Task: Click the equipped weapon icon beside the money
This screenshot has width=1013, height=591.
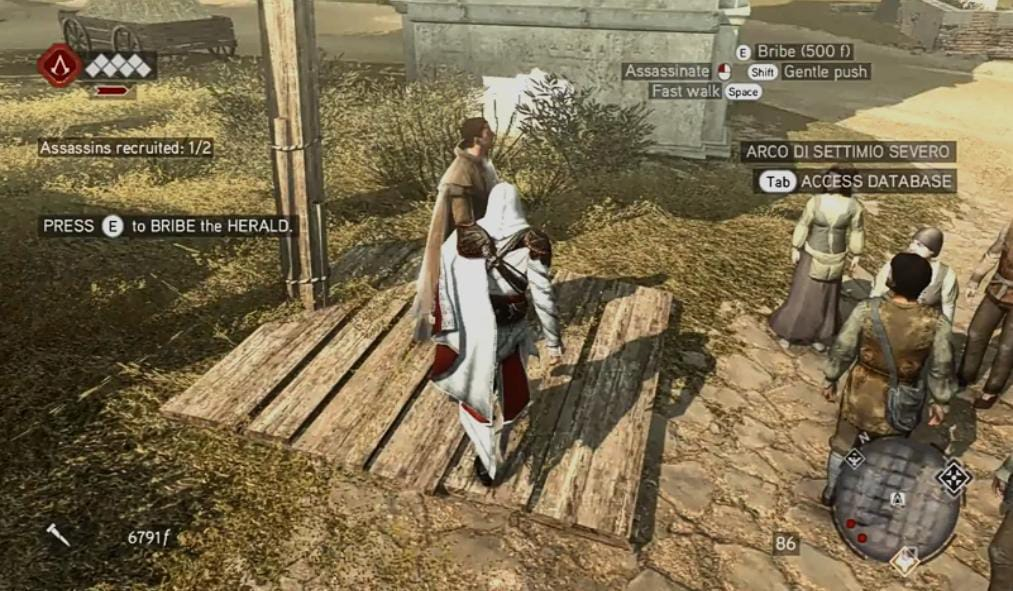Action: pos(58,535)
